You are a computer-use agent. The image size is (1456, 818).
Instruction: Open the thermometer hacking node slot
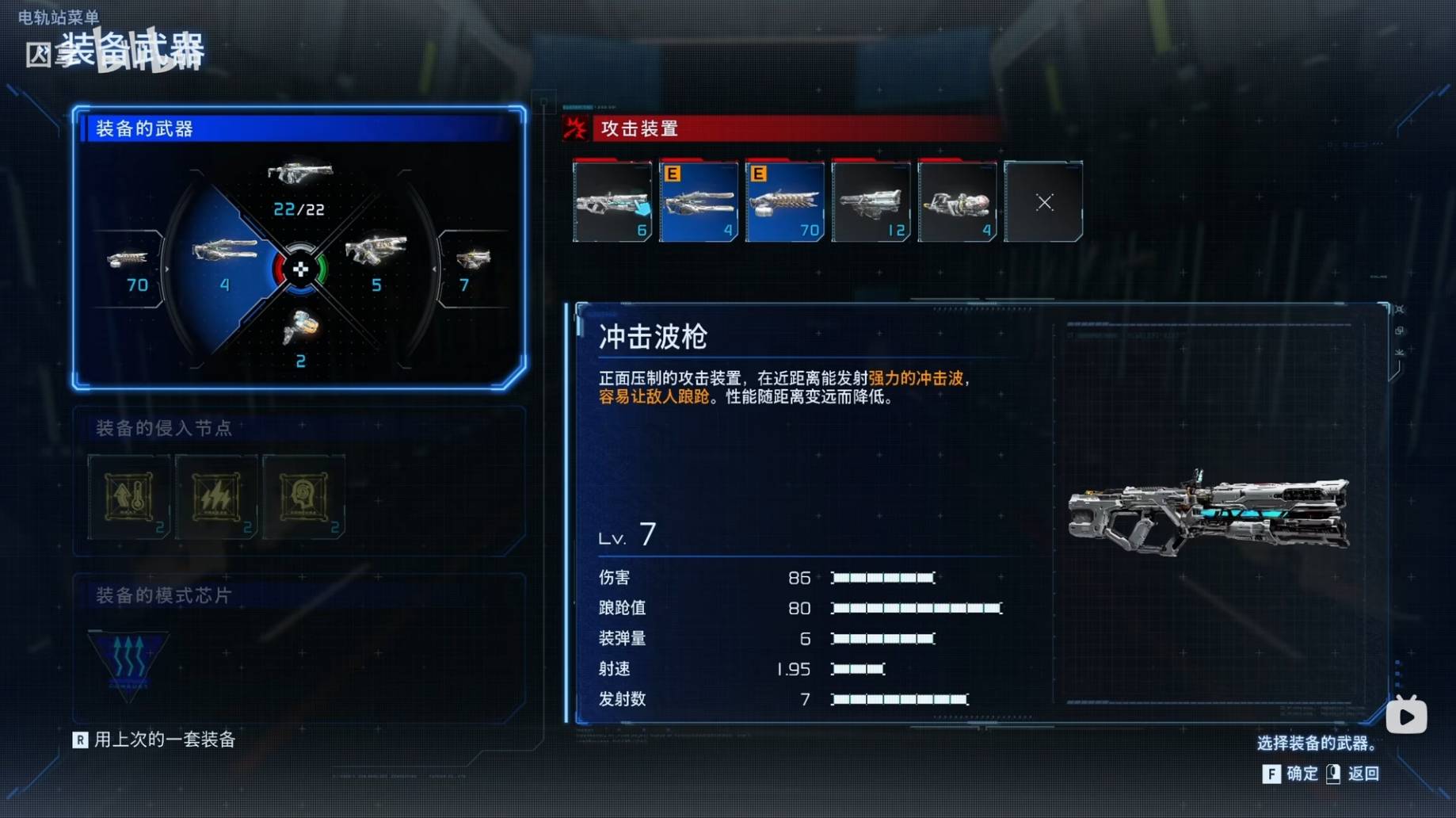click(128, 497)
